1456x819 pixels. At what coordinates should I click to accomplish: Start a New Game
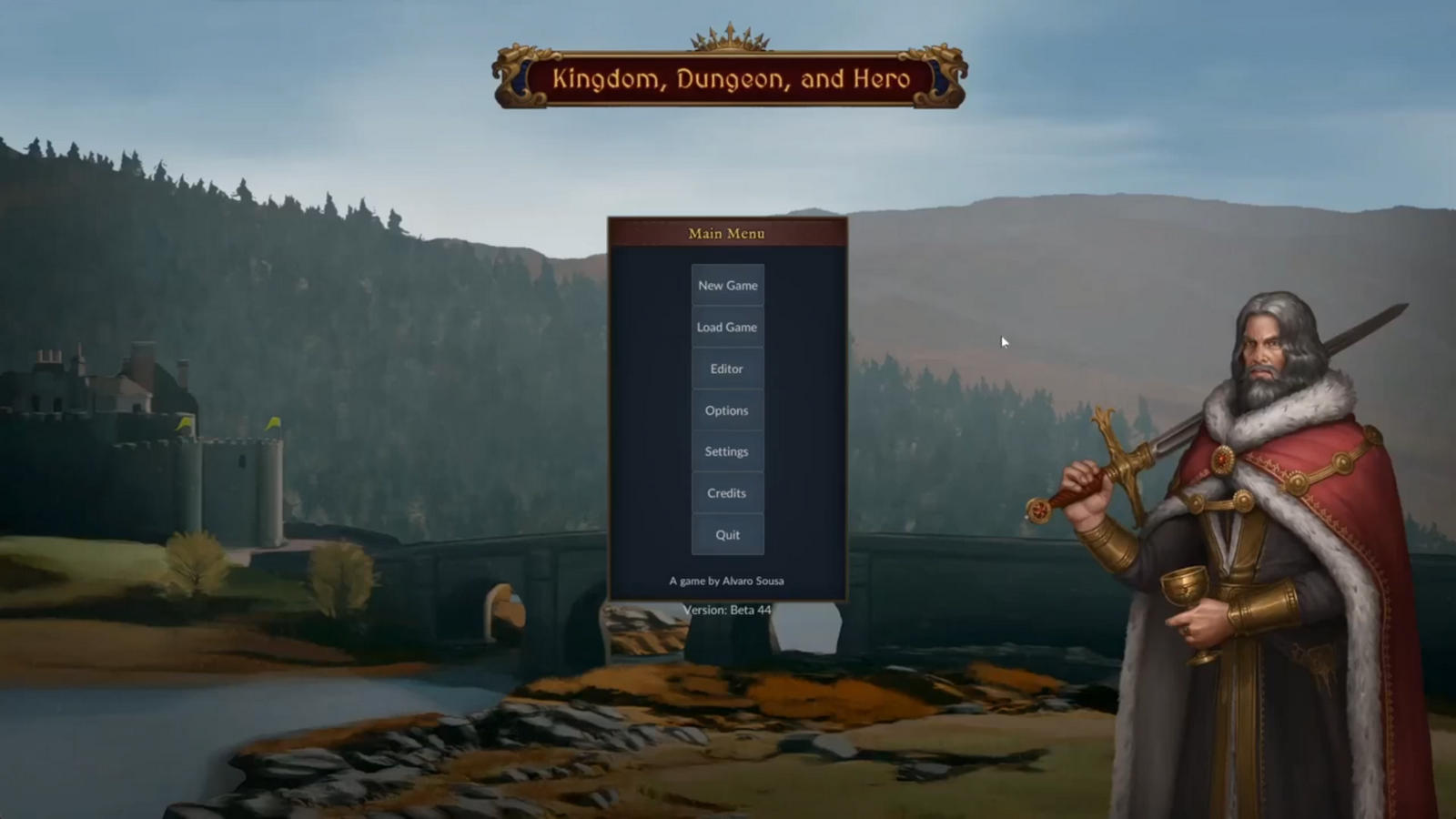(x=727, y=286)
